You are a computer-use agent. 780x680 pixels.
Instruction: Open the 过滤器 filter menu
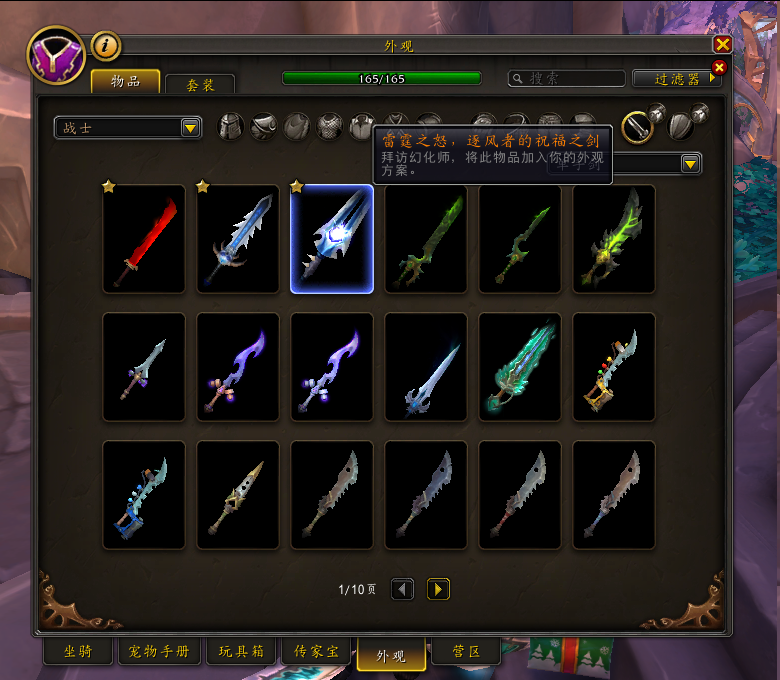click(678, 78)
